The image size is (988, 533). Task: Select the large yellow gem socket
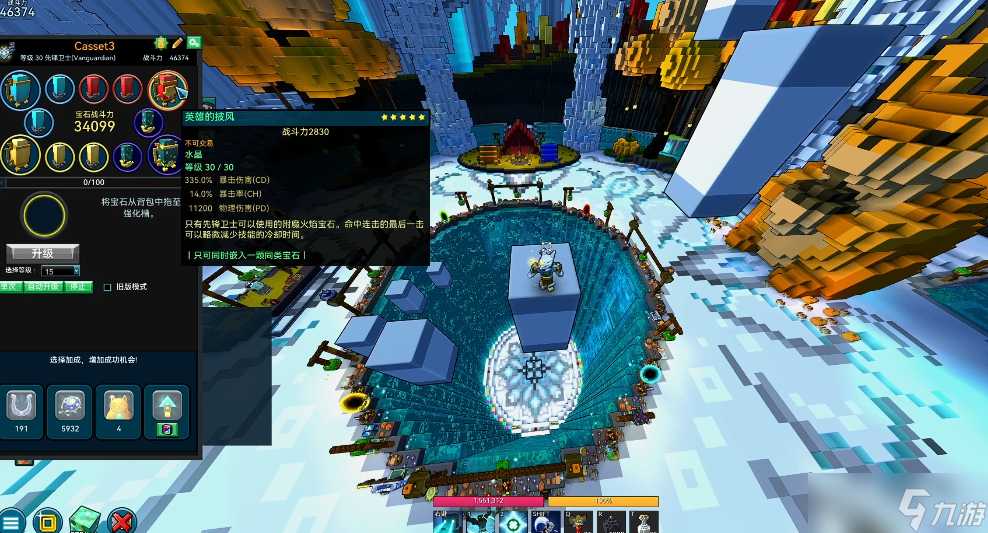pyautogui.click(x=21, y=154)
